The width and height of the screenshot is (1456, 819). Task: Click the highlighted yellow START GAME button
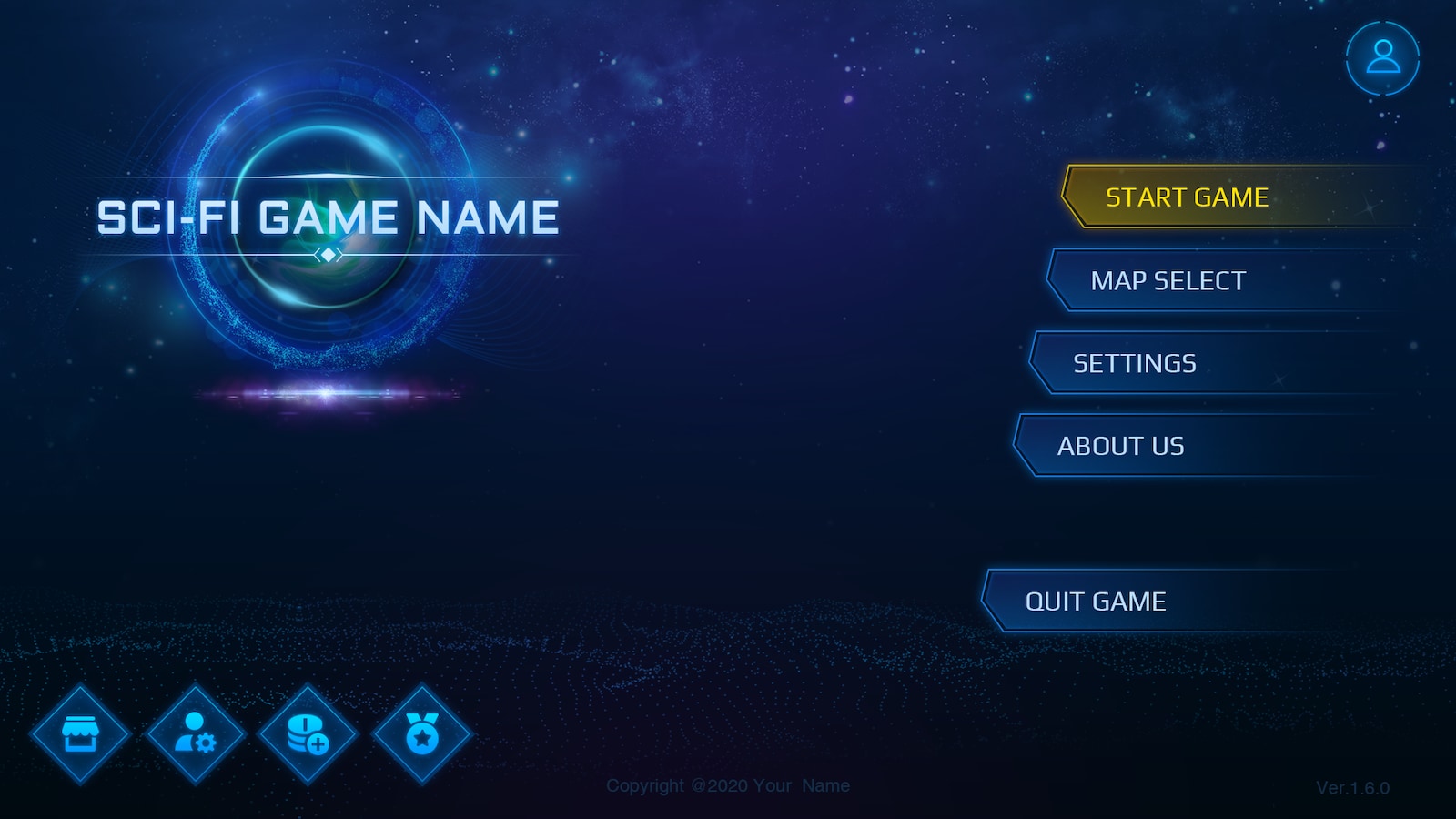click(1186, 197)
